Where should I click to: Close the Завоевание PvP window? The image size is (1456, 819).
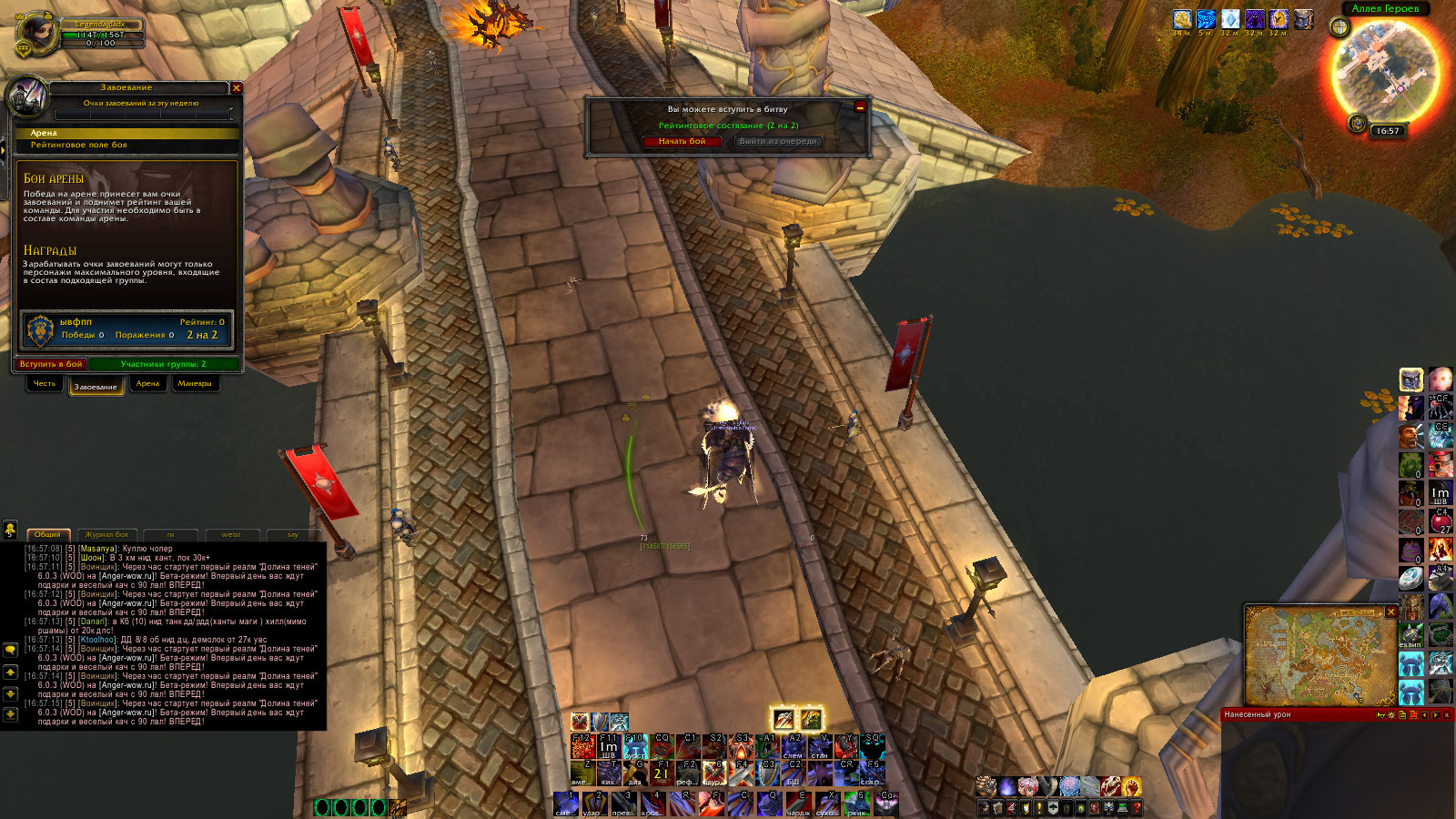click(x=237, y=88)
